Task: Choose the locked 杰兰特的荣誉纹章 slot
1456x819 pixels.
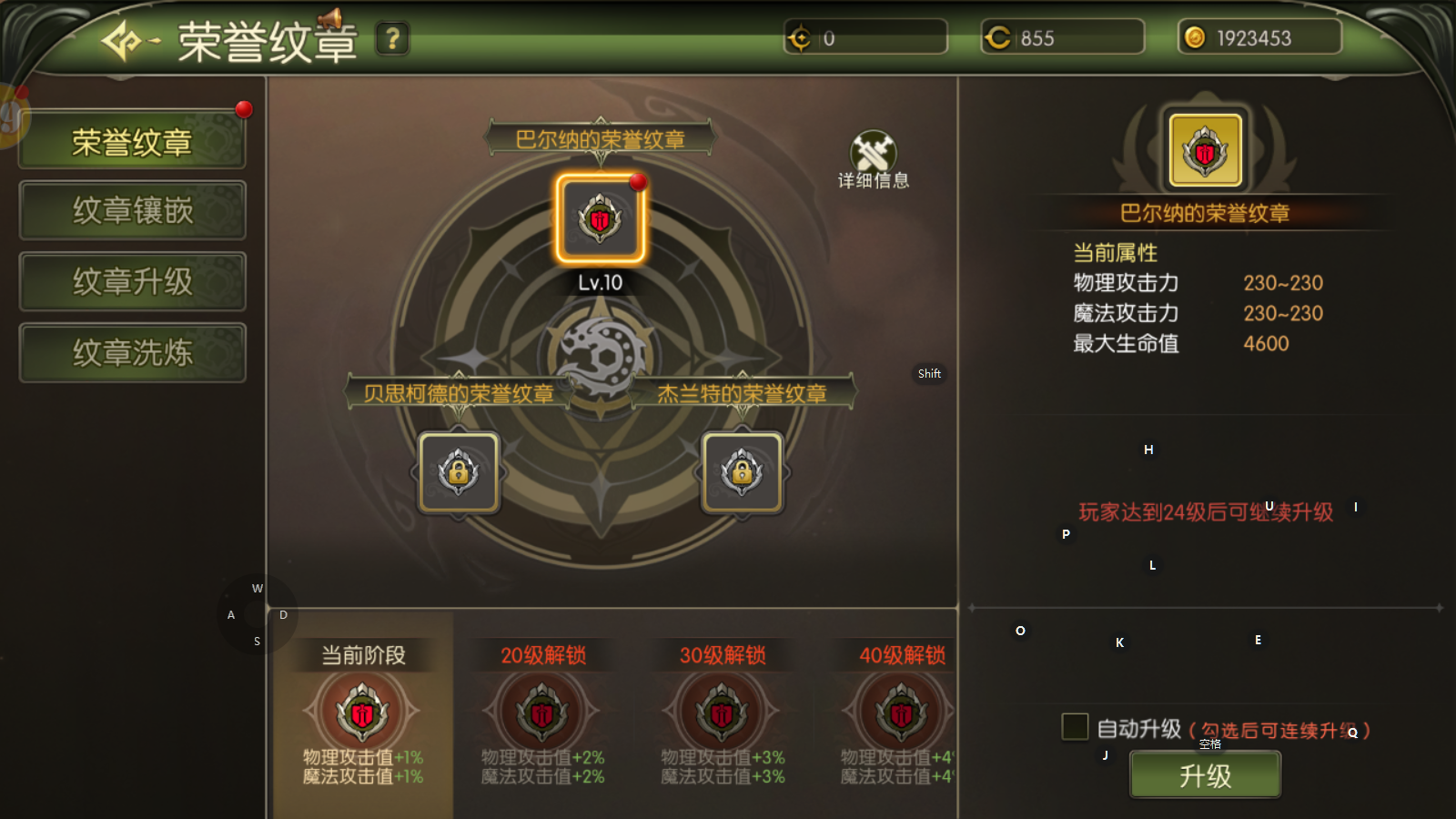Action: point(742,472)
